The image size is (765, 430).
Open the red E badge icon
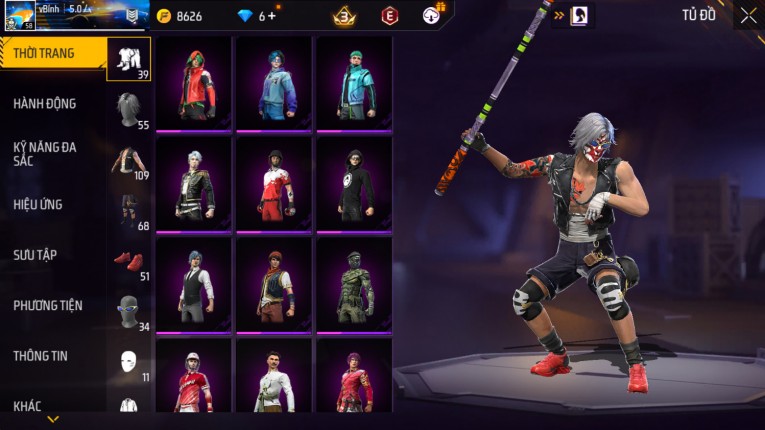click(390, 16)
